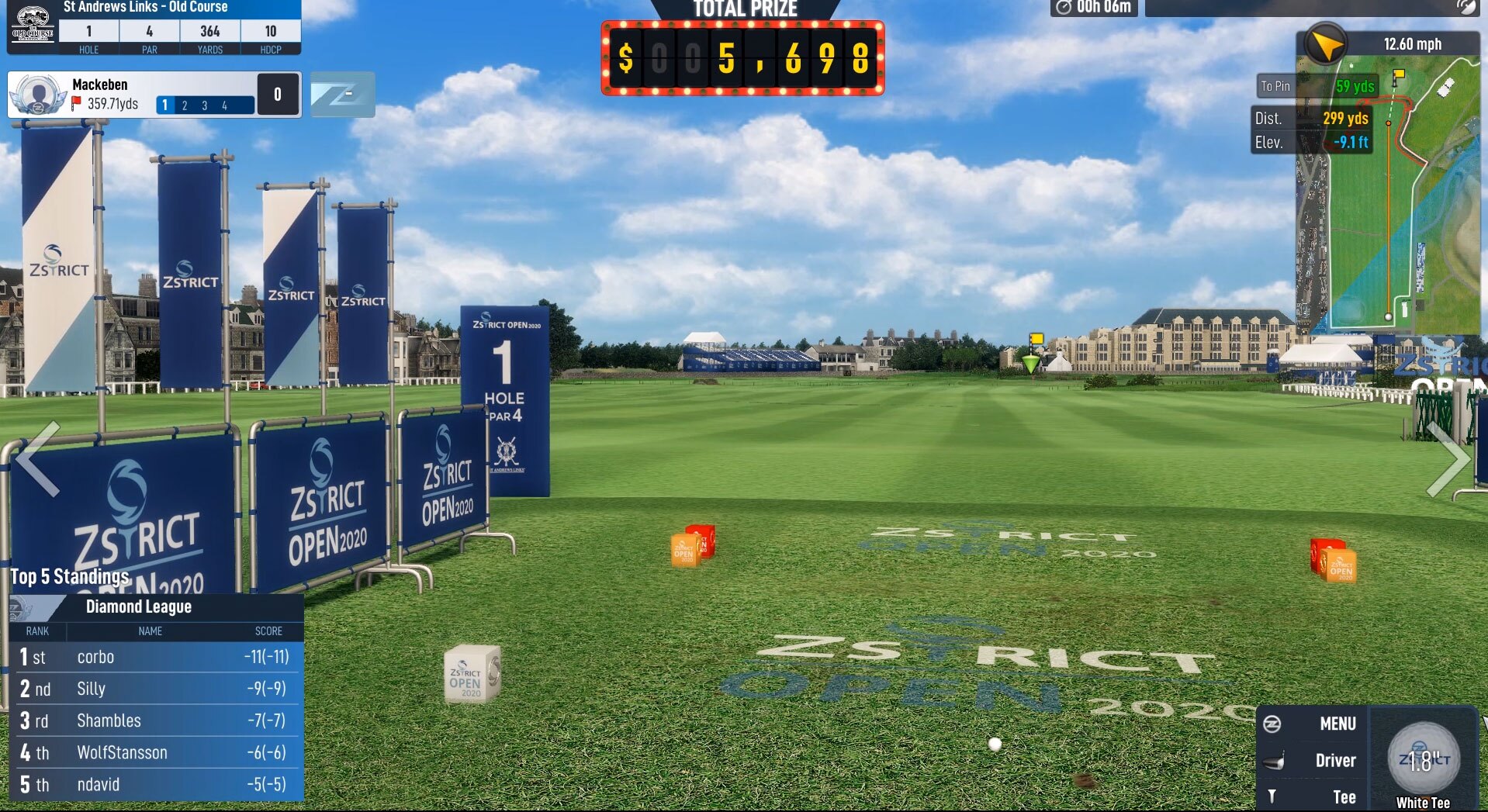Click the yellow wind direction arrow

point(1326,45)
